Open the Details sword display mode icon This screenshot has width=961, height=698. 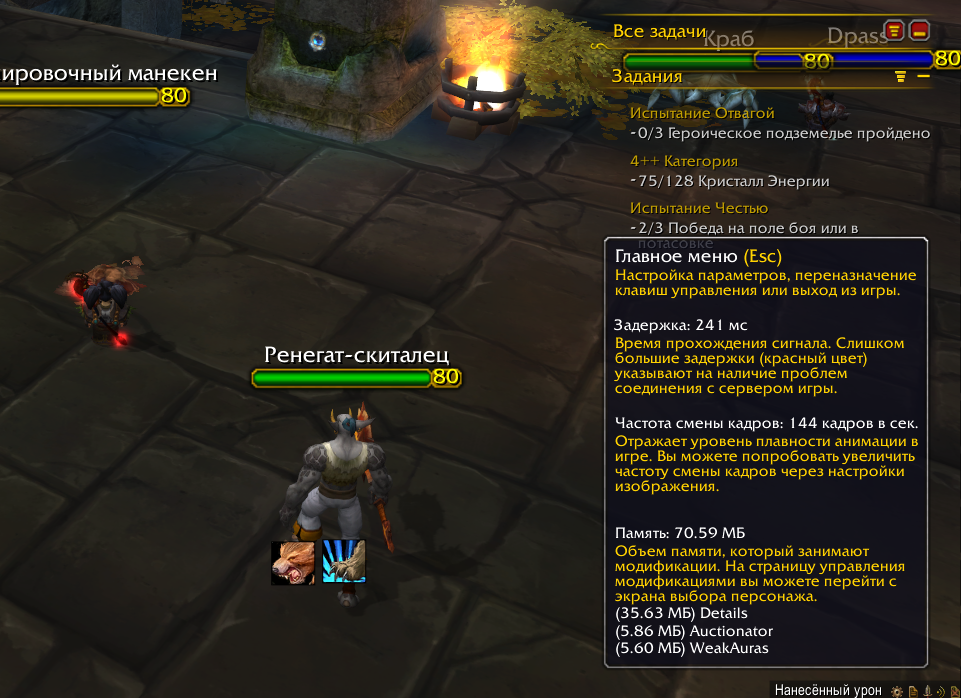point(927,691)
